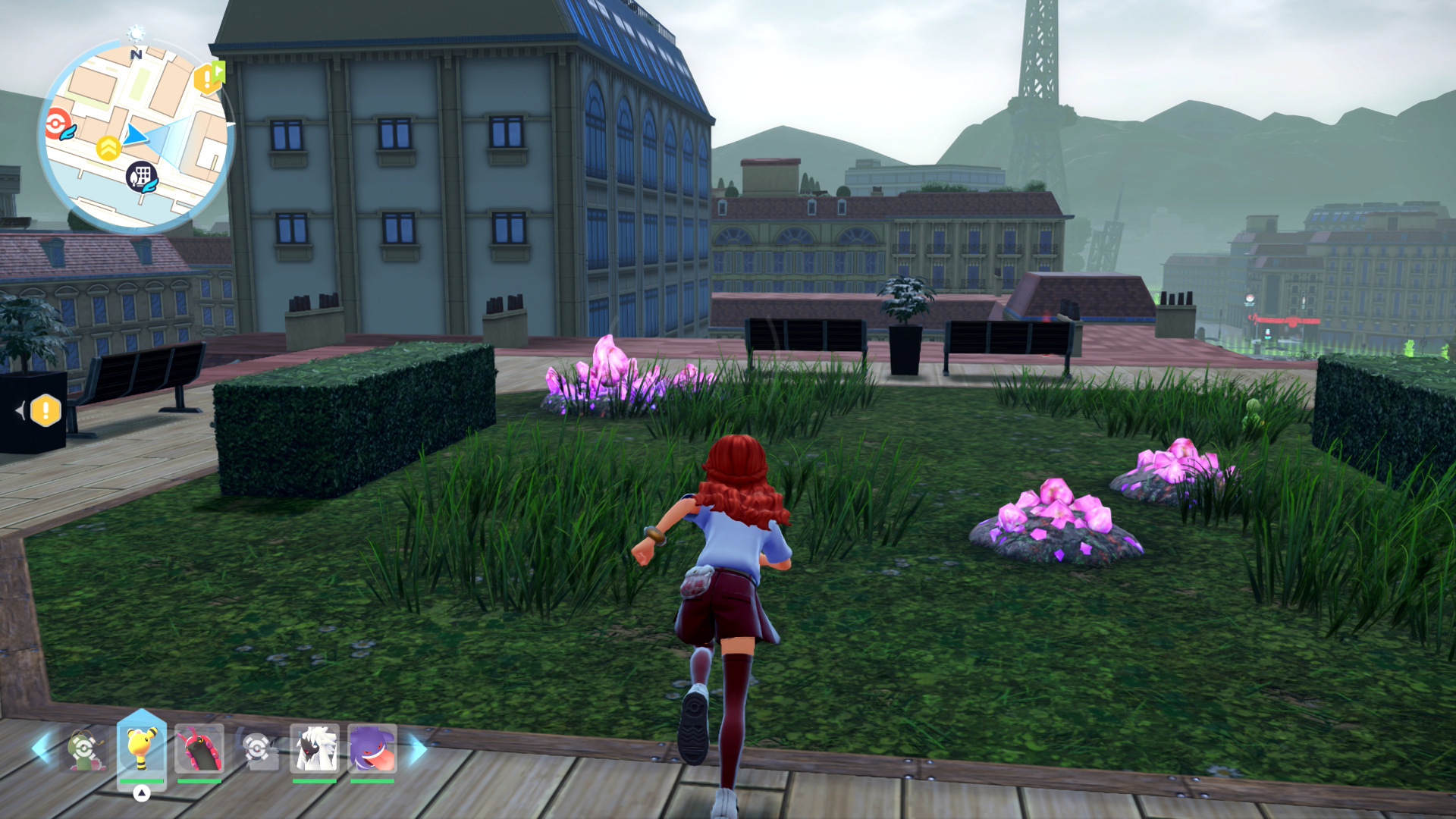The height and width of the screenshot is (819, 1456).
Task: Open the circular minimap
Action: point(136,136)
